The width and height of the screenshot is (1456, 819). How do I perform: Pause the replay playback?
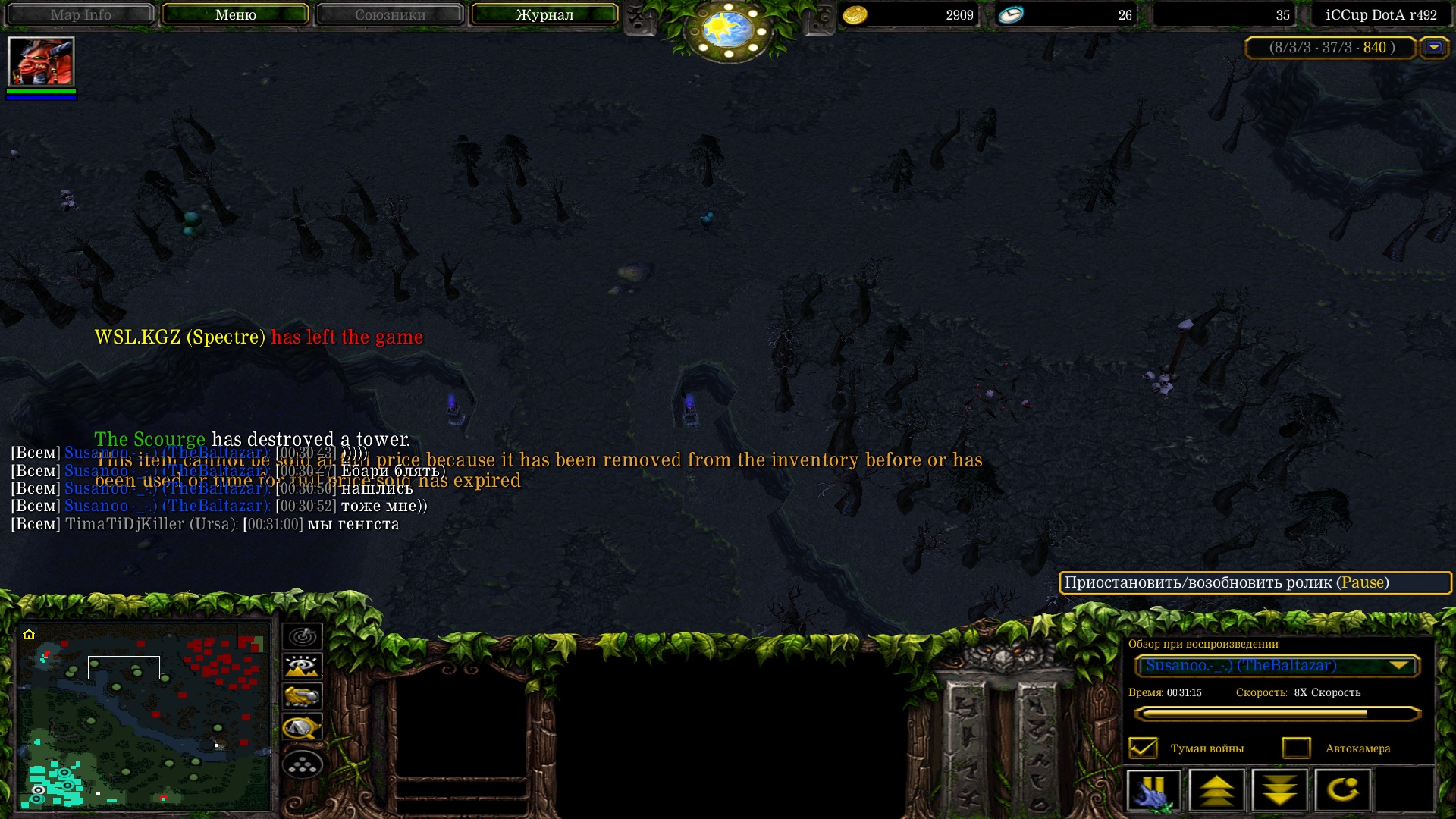(x=1153, y=790)
